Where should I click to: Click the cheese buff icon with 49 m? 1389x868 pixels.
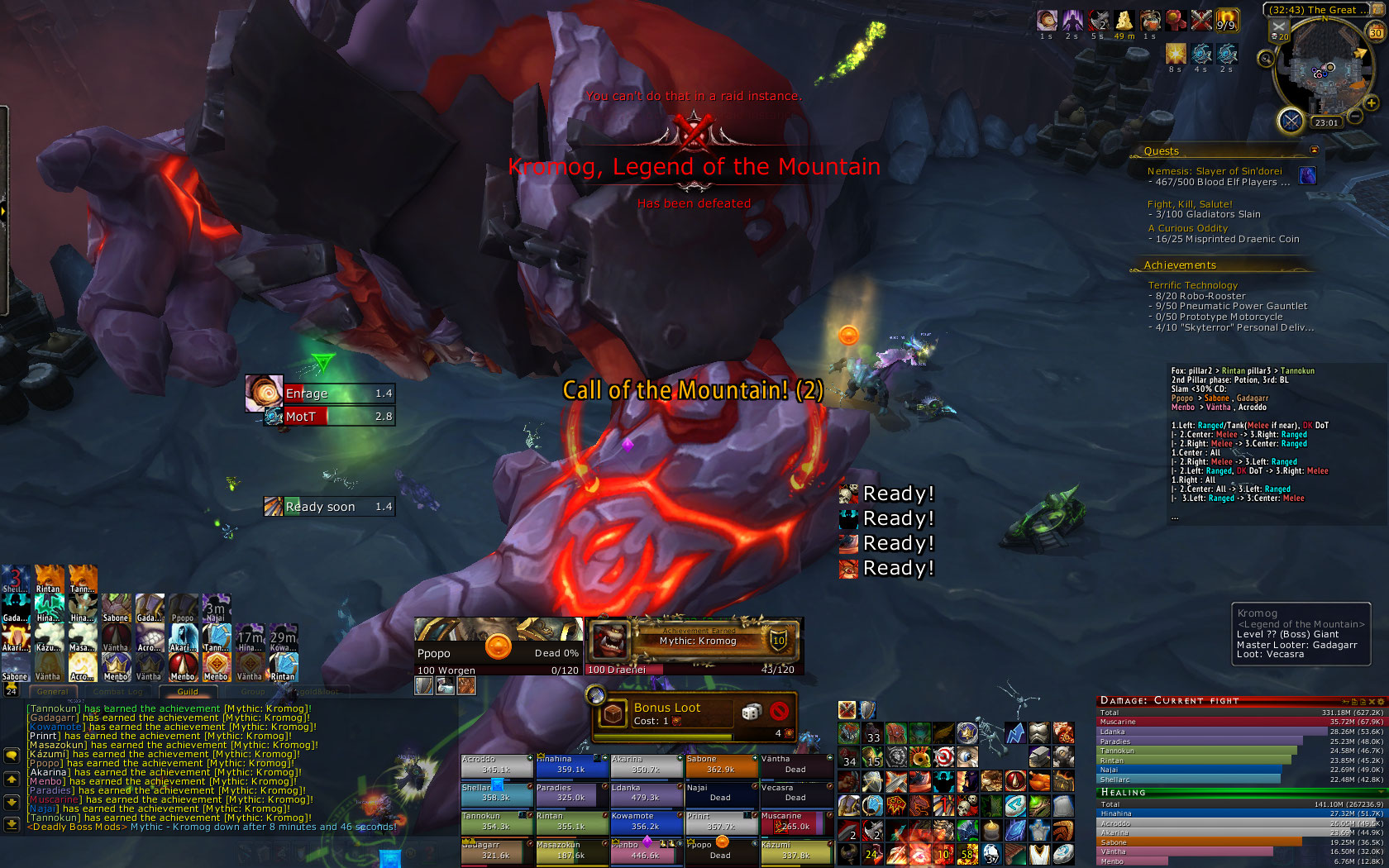tap(1124, 21)
